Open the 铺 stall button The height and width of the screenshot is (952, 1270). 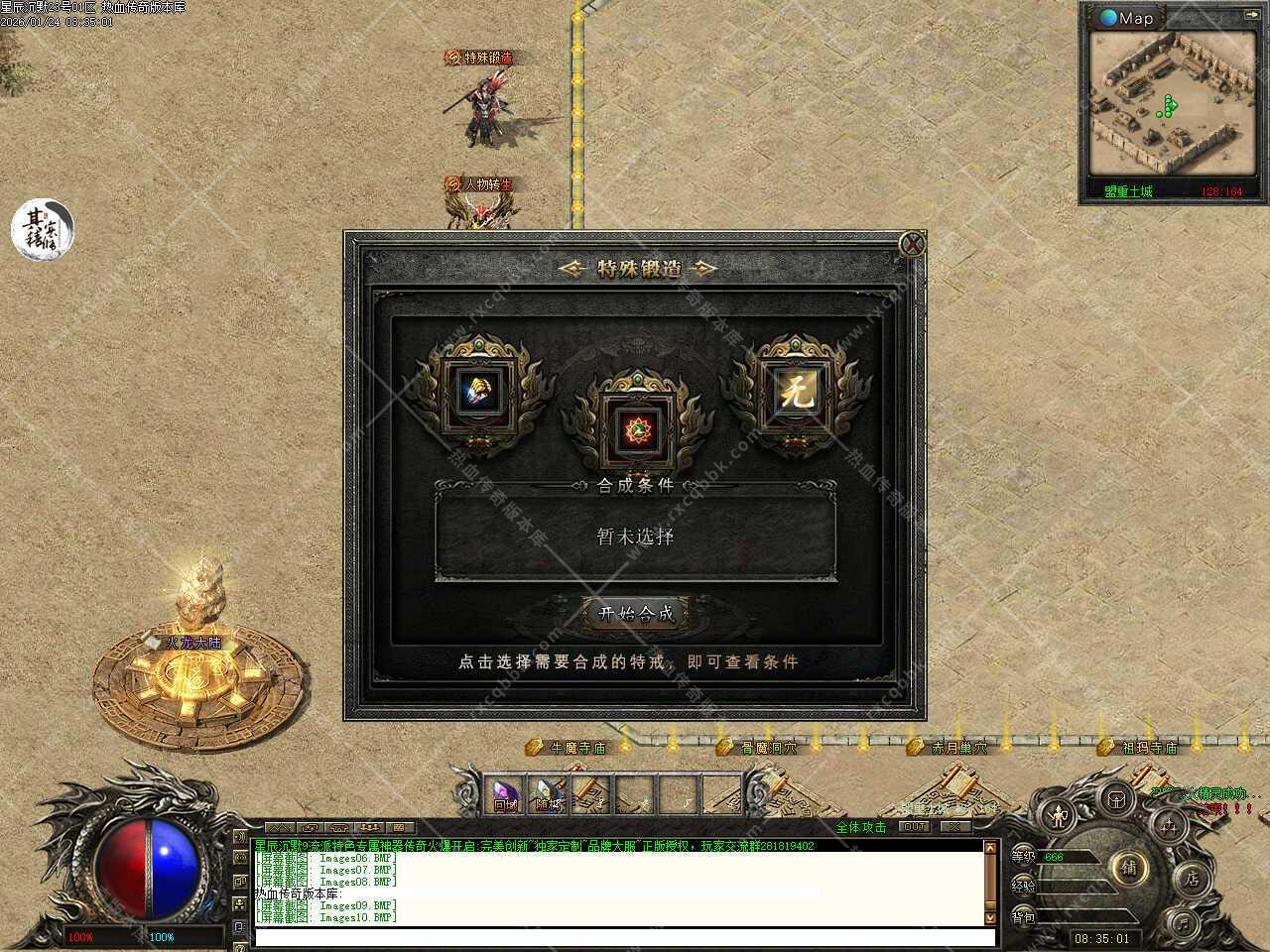coord(1129,867)
